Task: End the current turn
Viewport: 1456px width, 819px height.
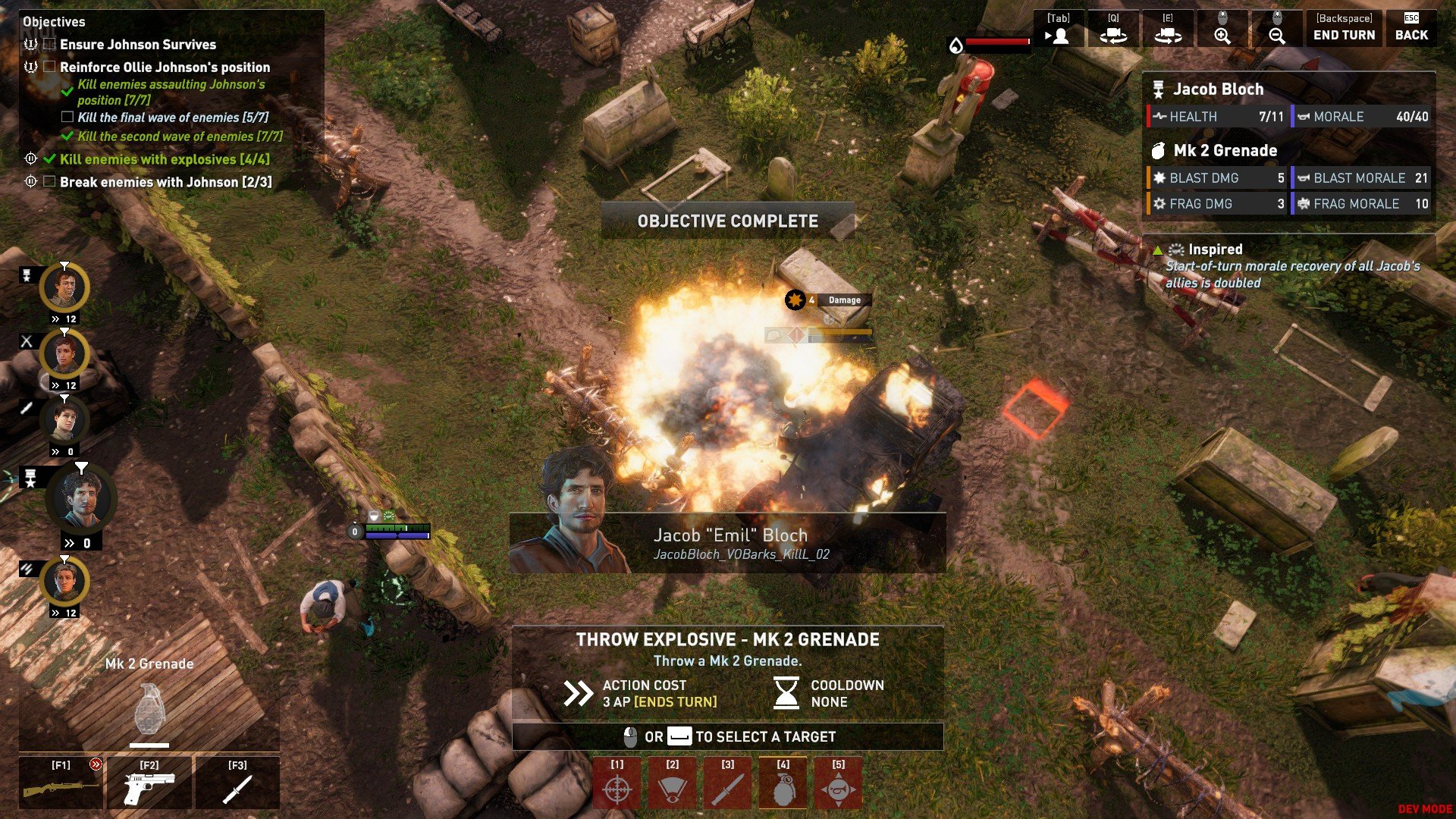Action: (1344, 29)
